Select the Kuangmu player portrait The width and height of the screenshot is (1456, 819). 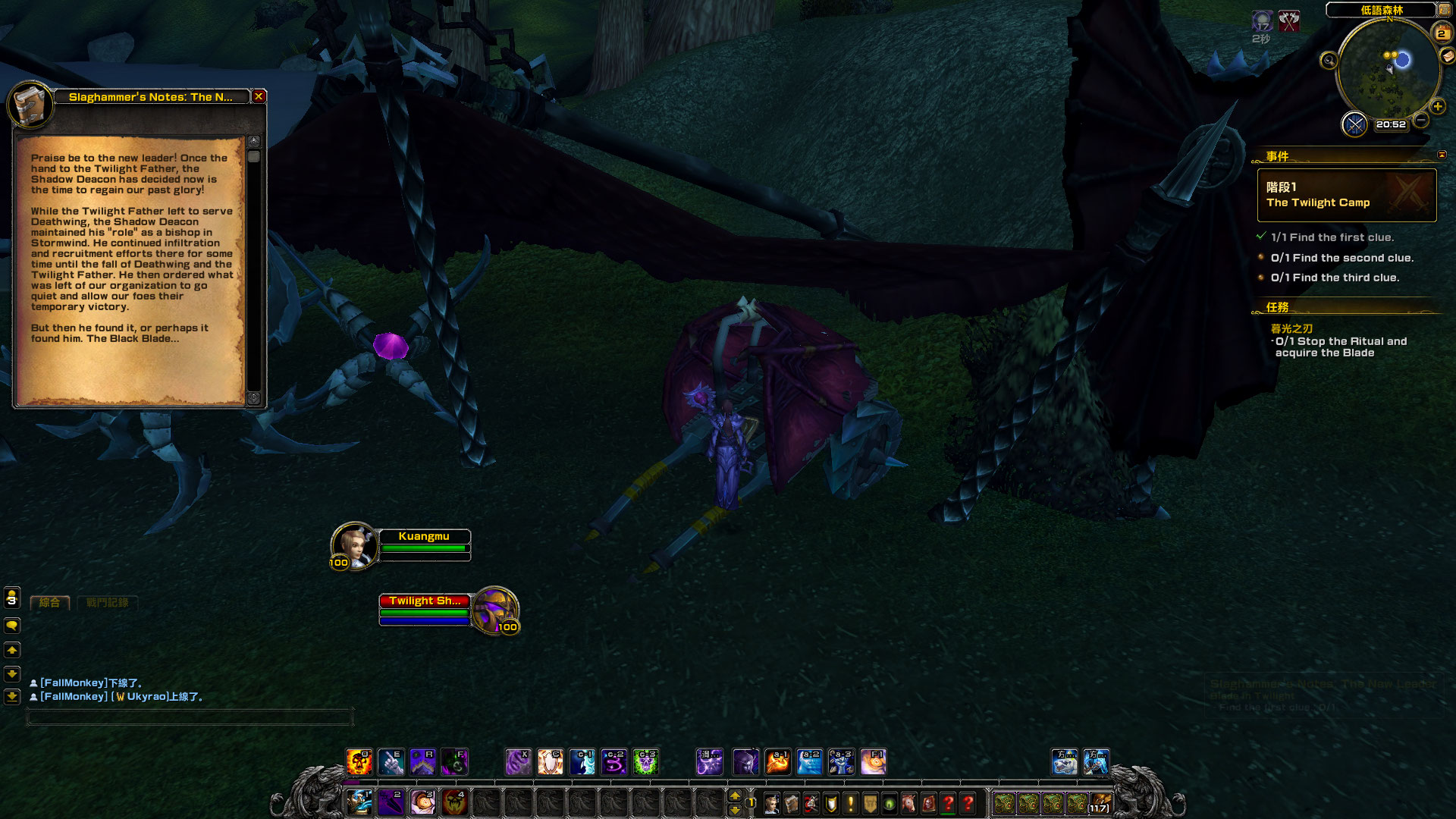[x=353, y=544]
